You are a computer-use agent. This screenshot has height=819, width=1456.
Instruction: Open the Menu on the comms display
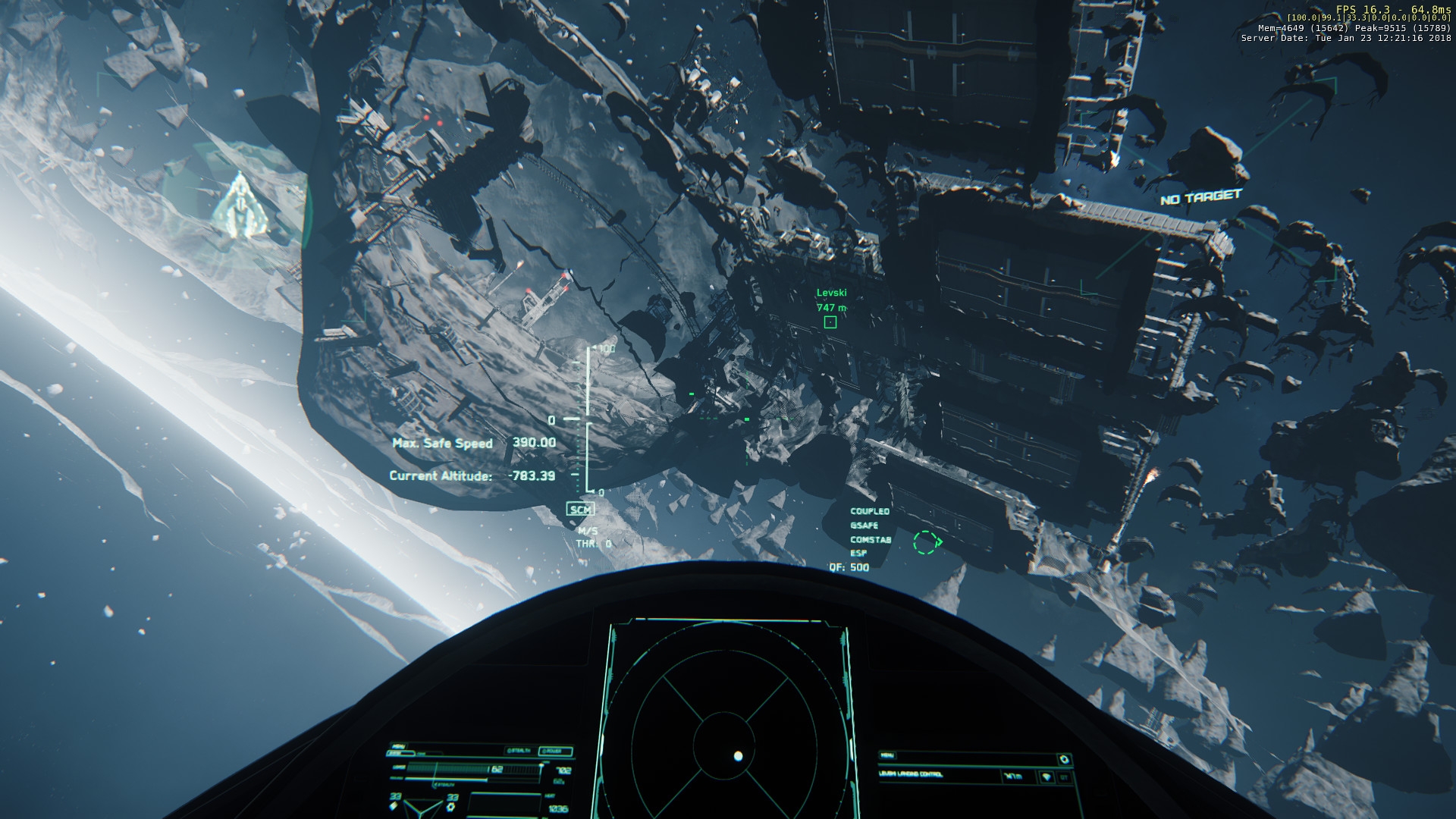click(889, 755)
